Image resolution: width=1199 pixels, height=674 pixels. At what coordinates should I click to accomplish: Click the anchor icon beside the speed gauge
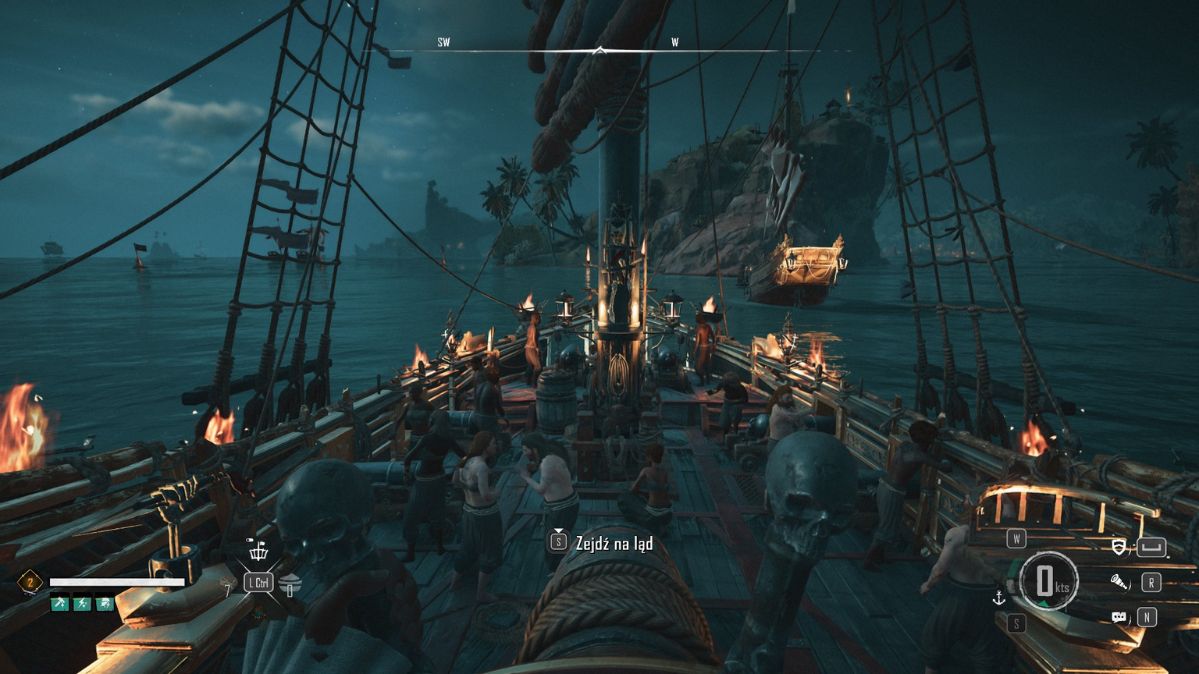pos(997,598)
